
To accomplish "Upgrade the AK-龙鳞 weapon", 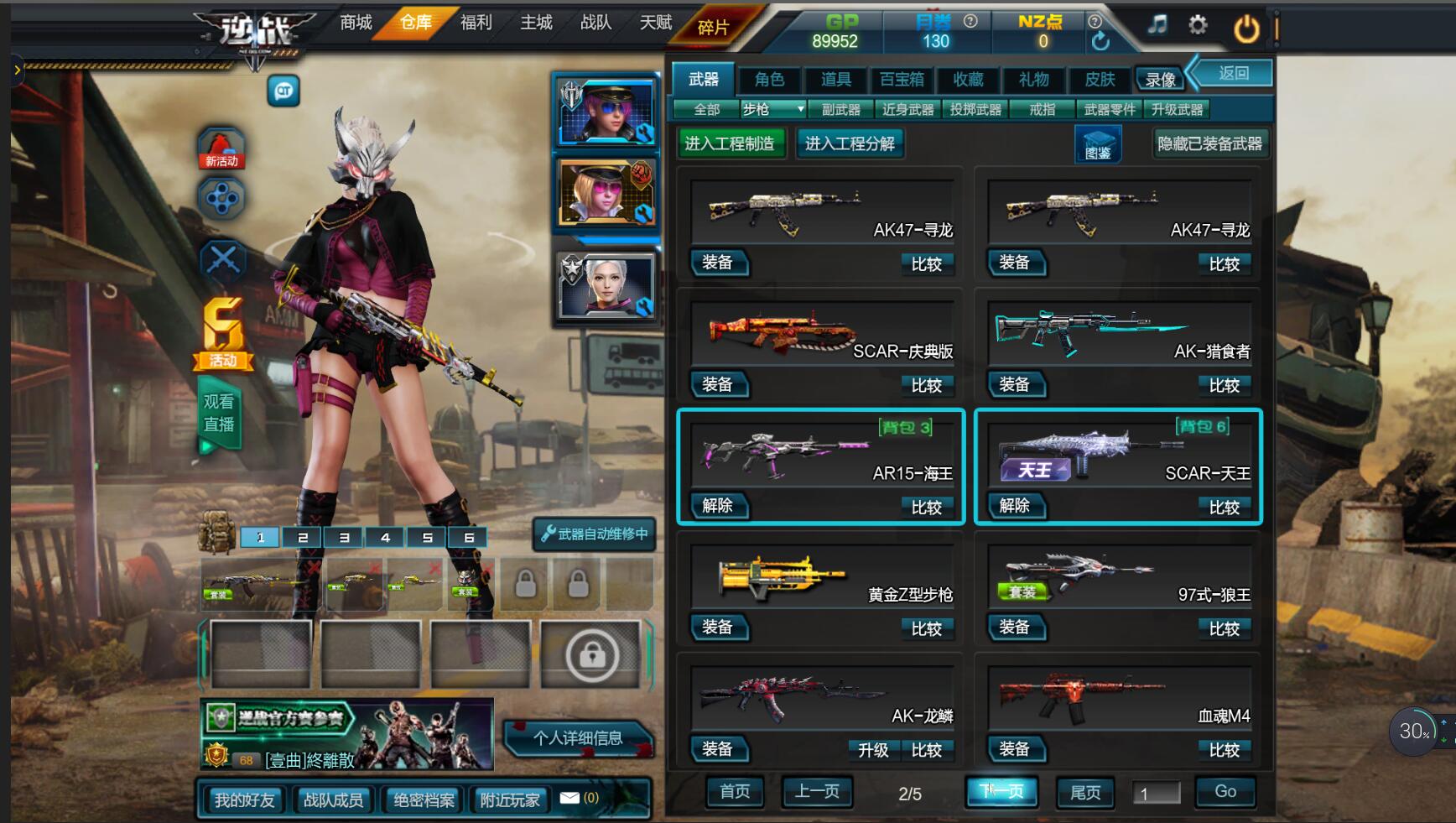I will 873,750.
